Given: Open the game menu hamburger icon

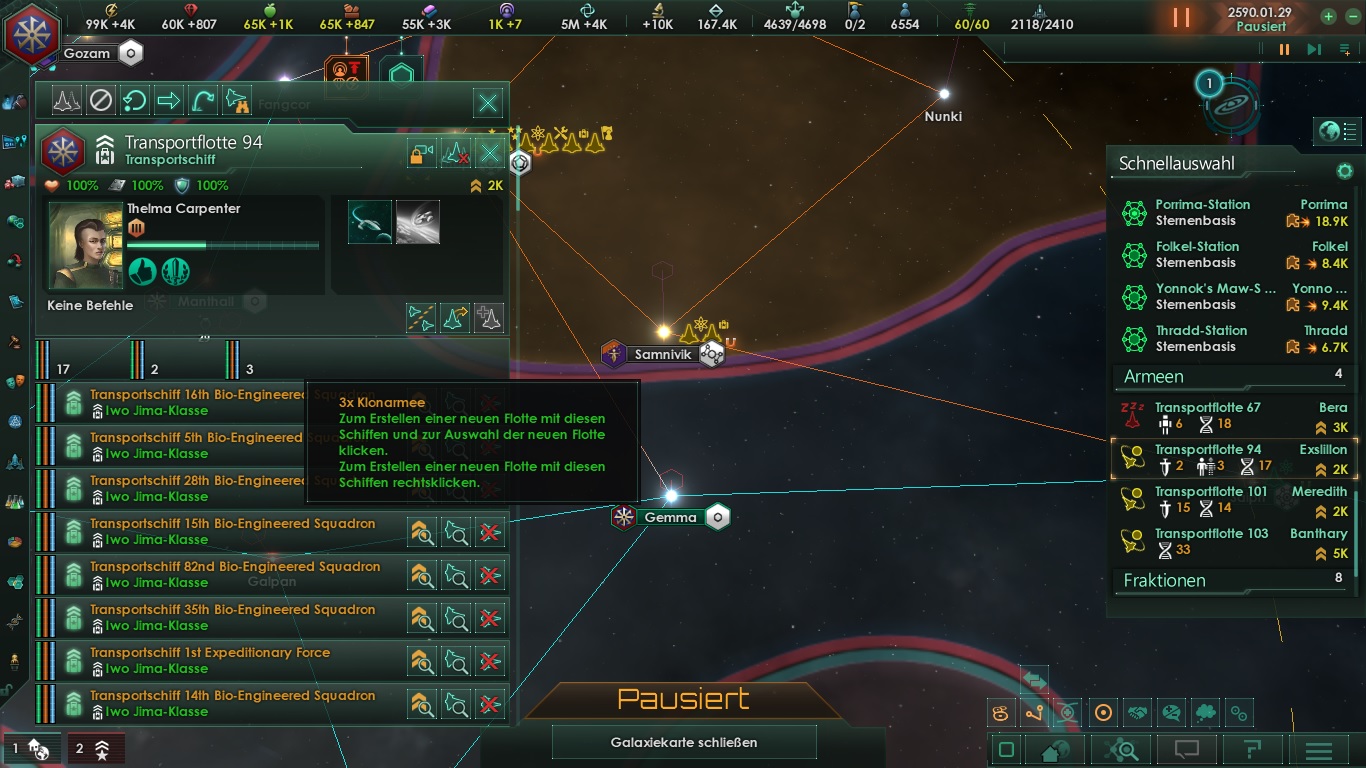Looking at the screenshot, I should [x=1320, y=750].
